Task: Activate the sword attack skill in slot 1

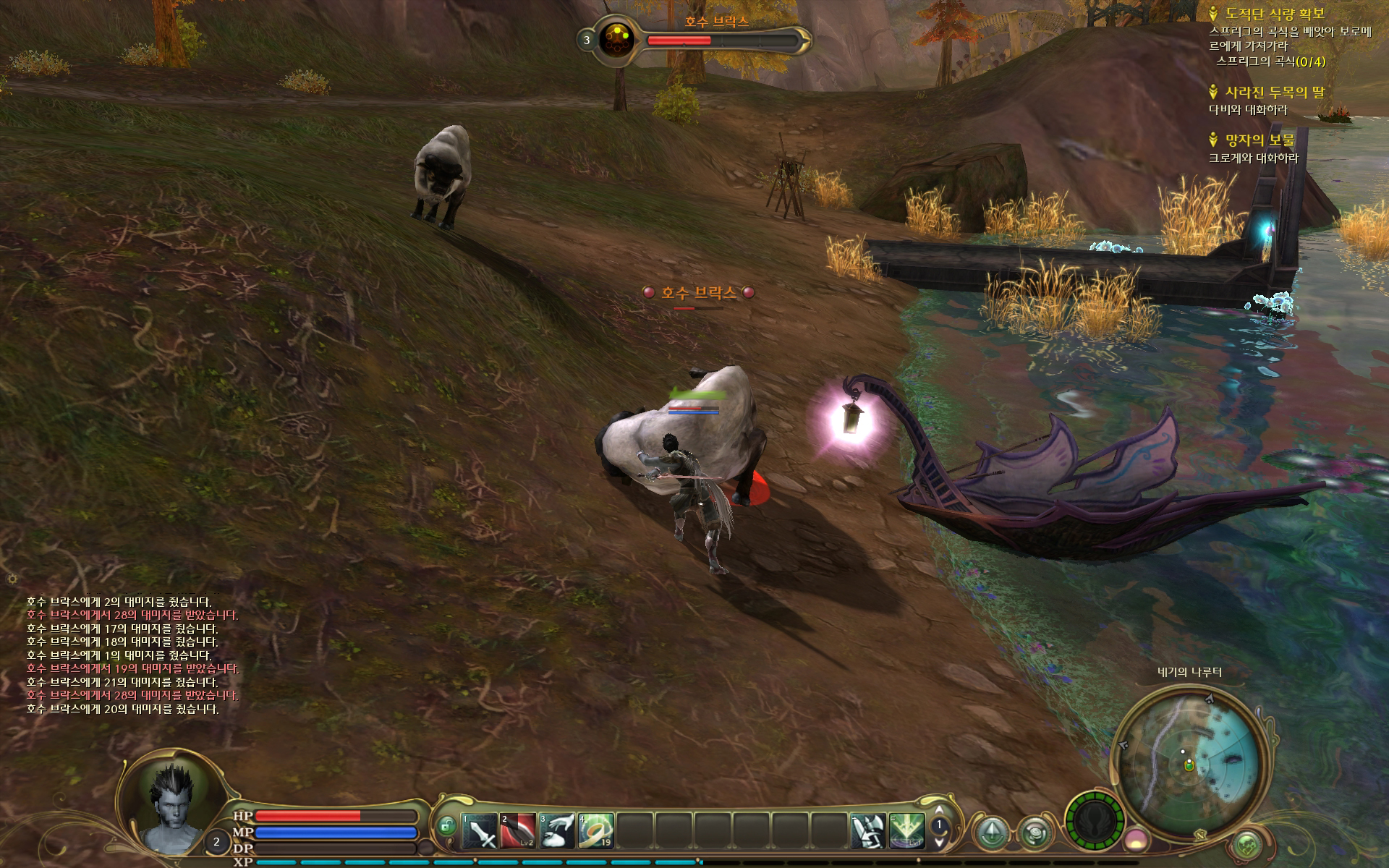Action: (x=480, y=831)
